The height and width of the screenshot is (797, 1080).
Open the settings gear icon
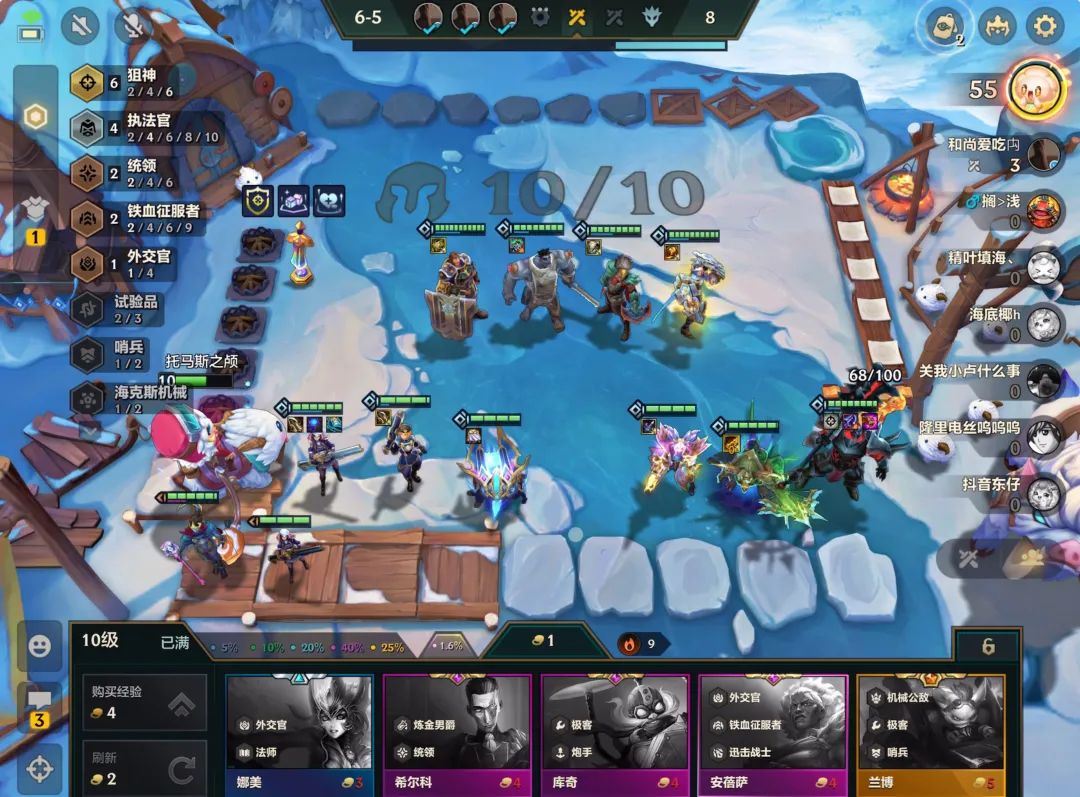coord(1045,25)
